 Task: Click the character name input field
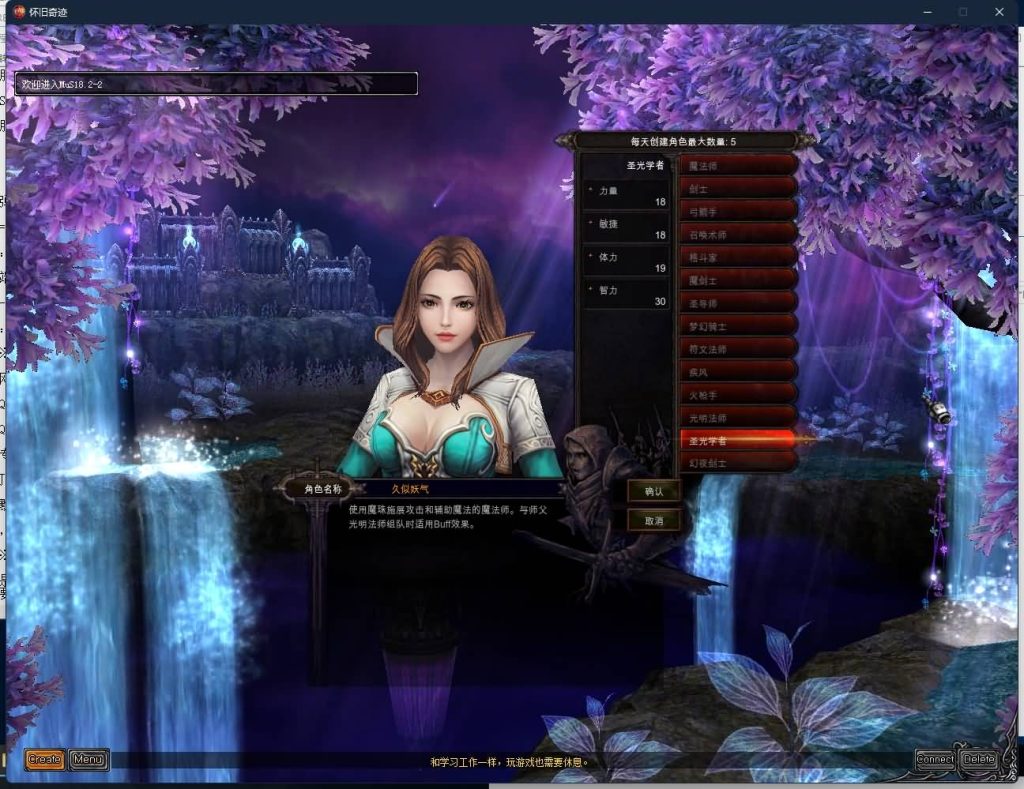460,489
